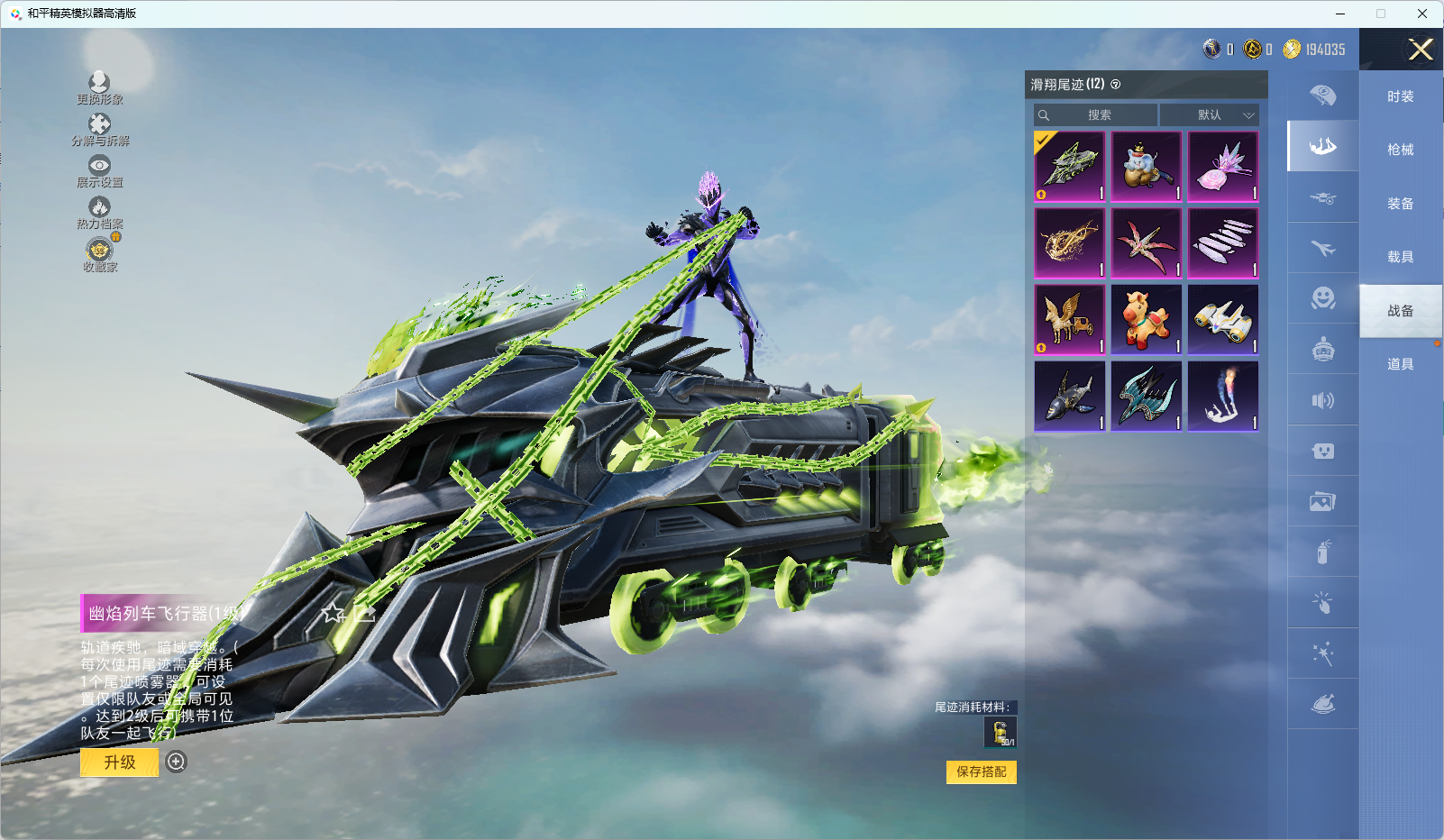Select the winged golden horse trail

(1069, 320)
